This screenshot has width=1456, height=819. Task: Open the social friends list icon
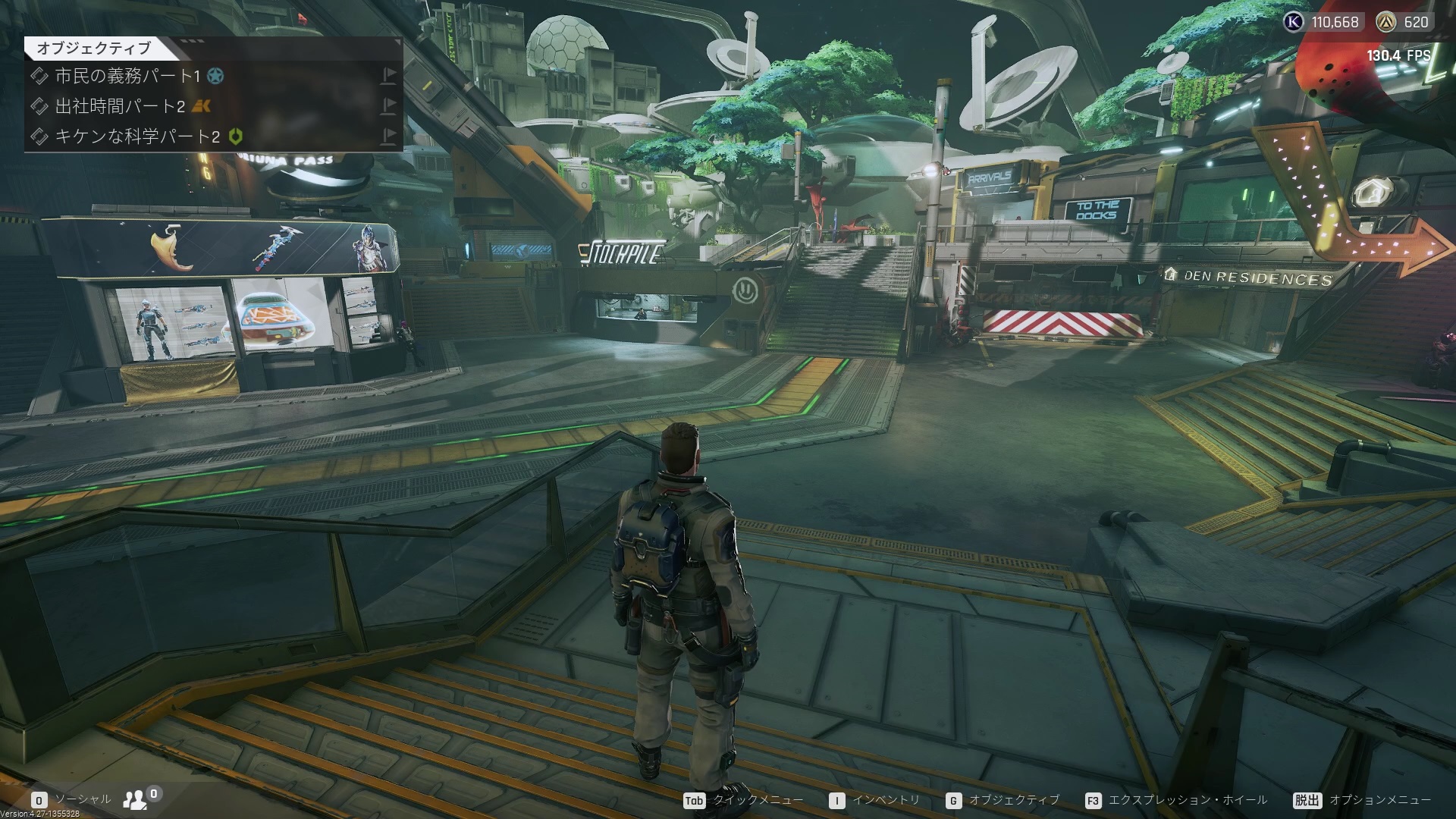point(136,799)
